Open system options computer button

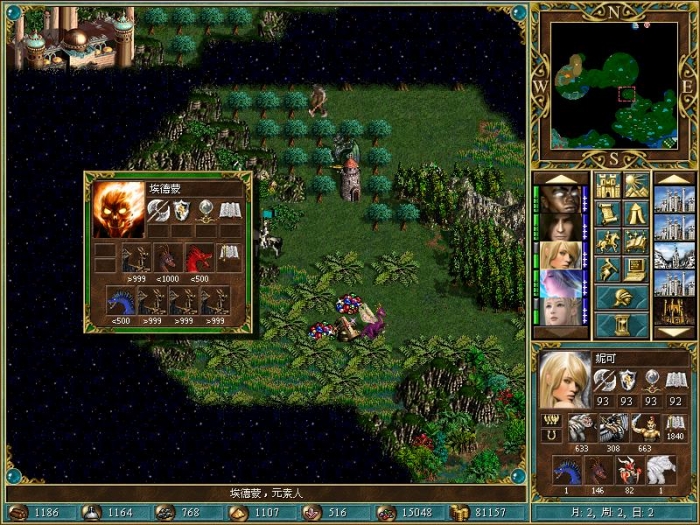point(634,269)
